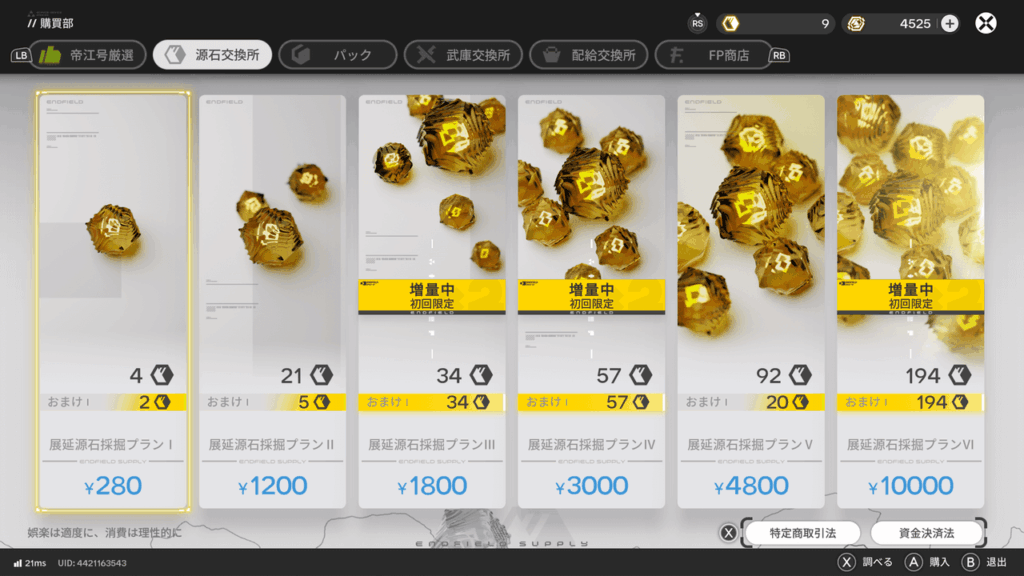Open the 資金決済法 notice
The image size is (1024, 576).
coord(926,532)
